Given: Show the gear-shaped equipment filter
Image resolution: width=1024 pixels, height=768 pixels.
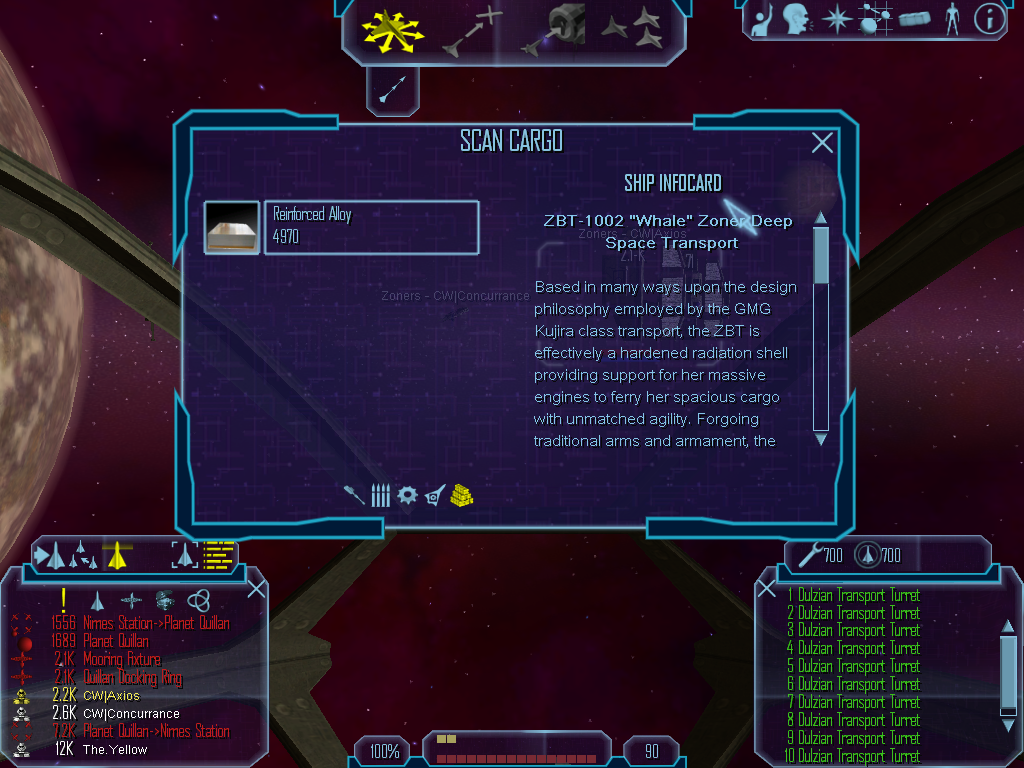Looking at the screenshot, I should click(407, 495).
